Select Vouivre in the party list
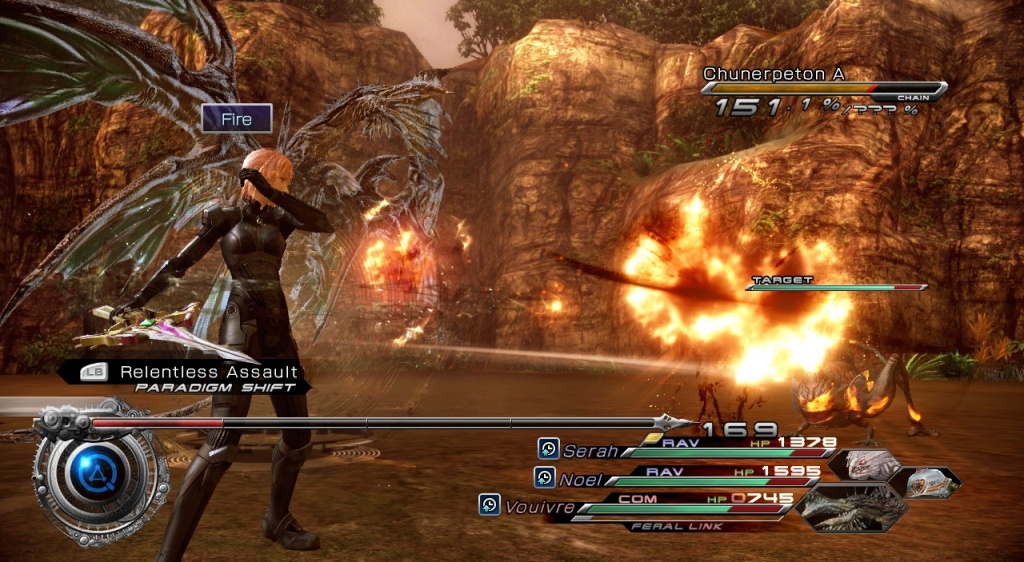The image size is (1024, 562). (x=539, y=507)
